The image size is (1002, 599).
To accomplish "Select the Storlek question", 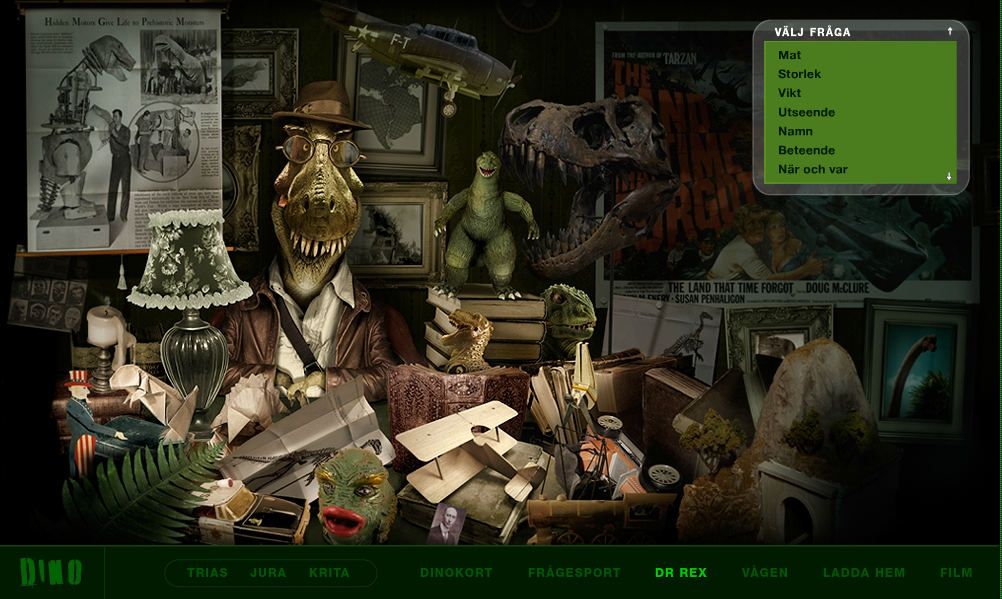I will 799,74.
